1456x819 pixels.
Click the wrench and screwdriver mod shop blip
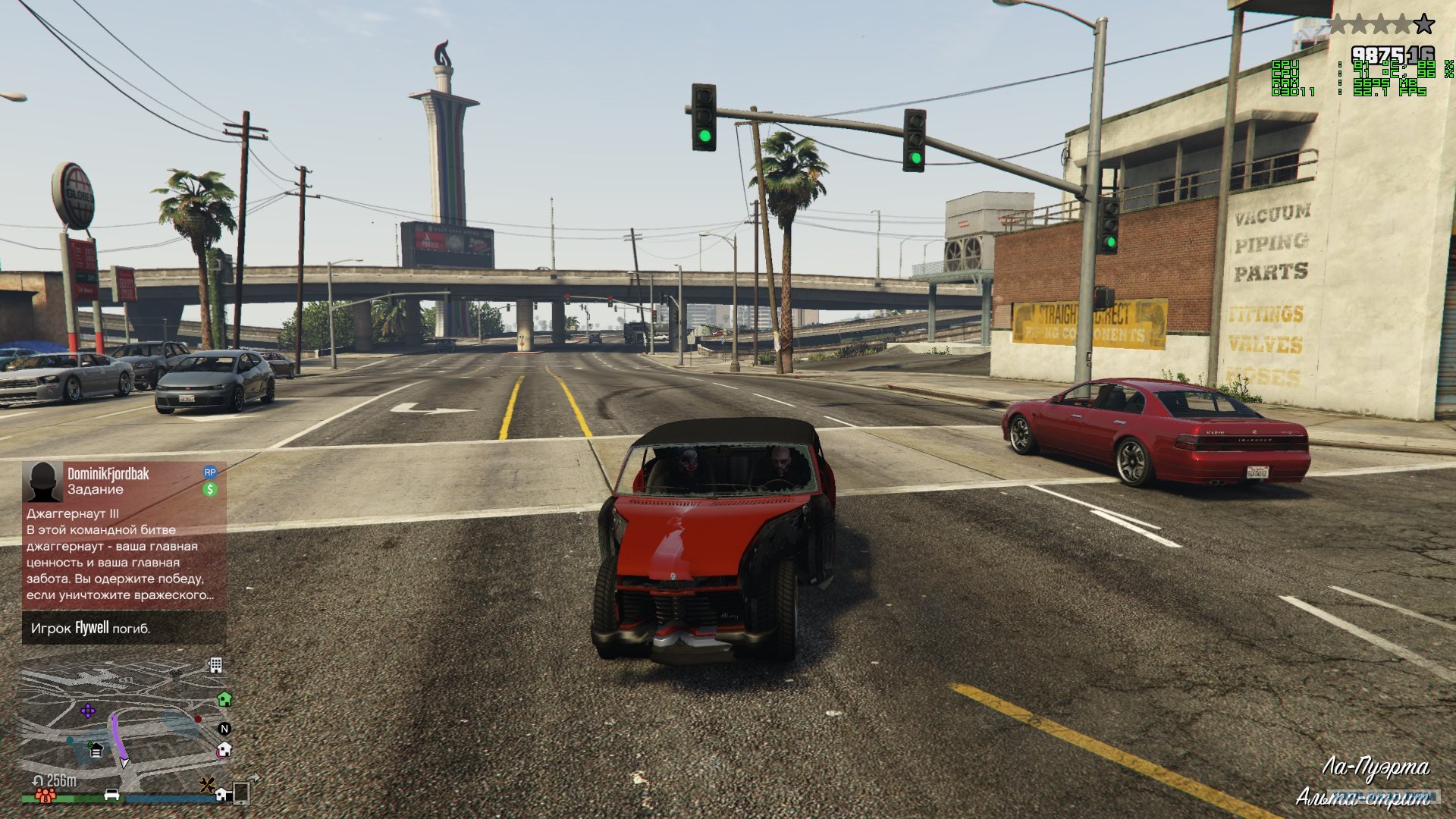(x=206, y=785)
